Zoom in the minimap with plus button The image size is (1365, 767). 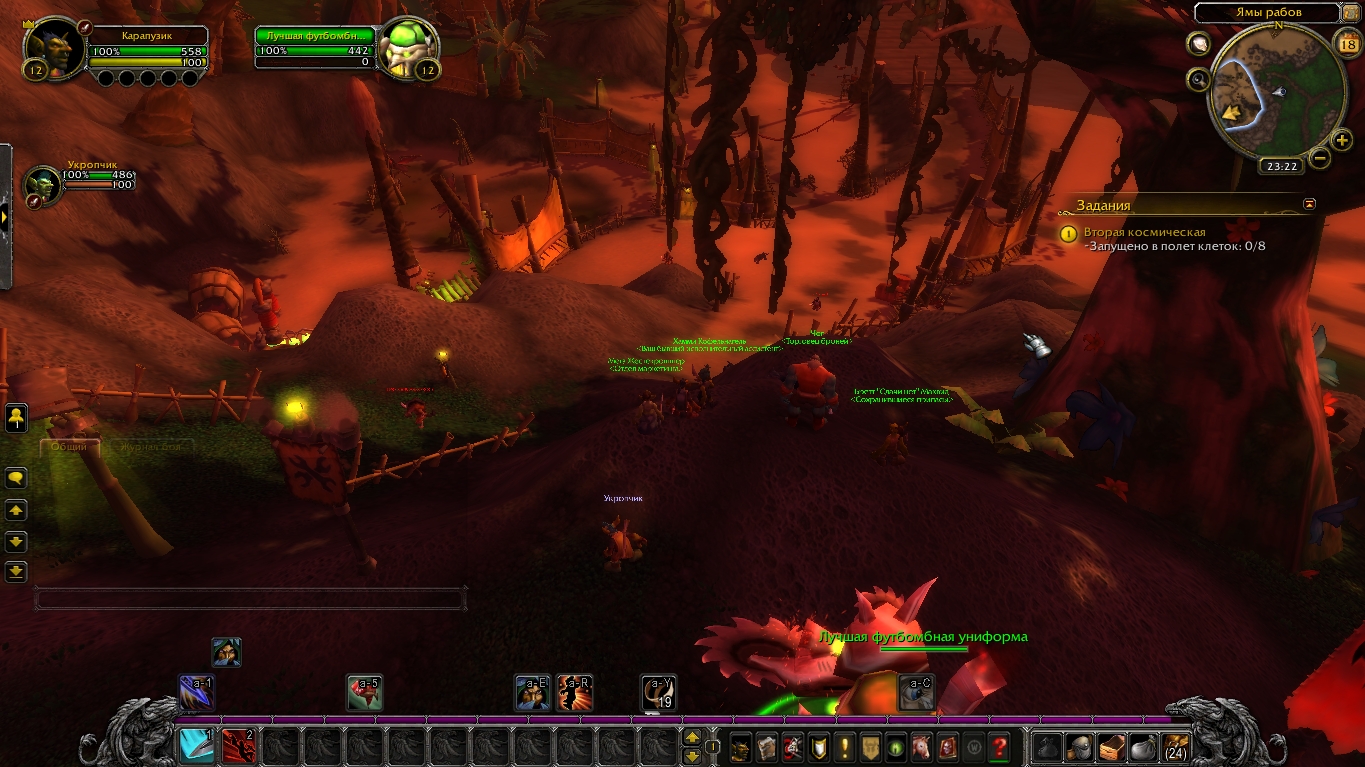coord(1342,140)
